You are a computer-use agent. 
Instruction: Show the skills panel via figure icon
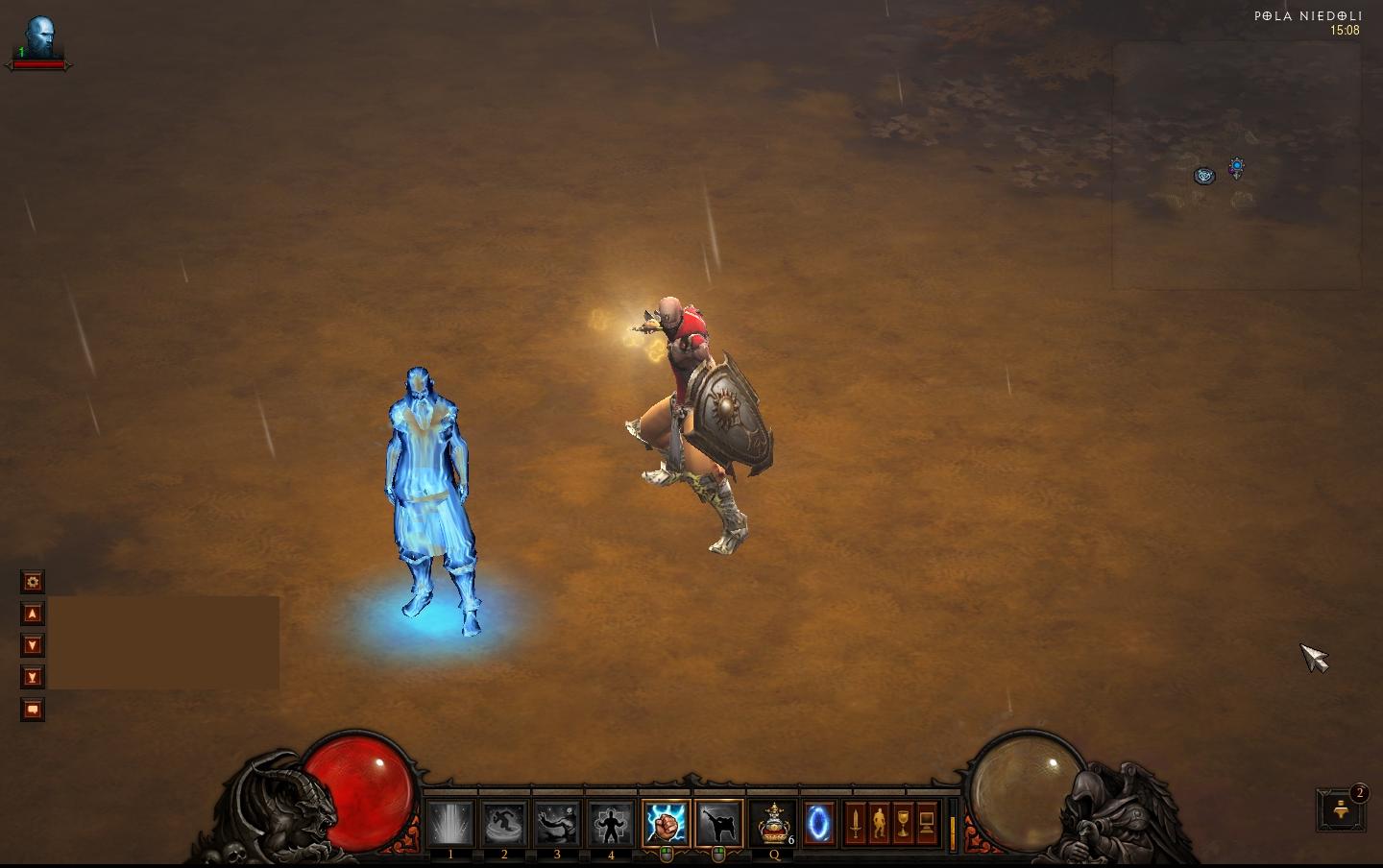click(879, 824)
